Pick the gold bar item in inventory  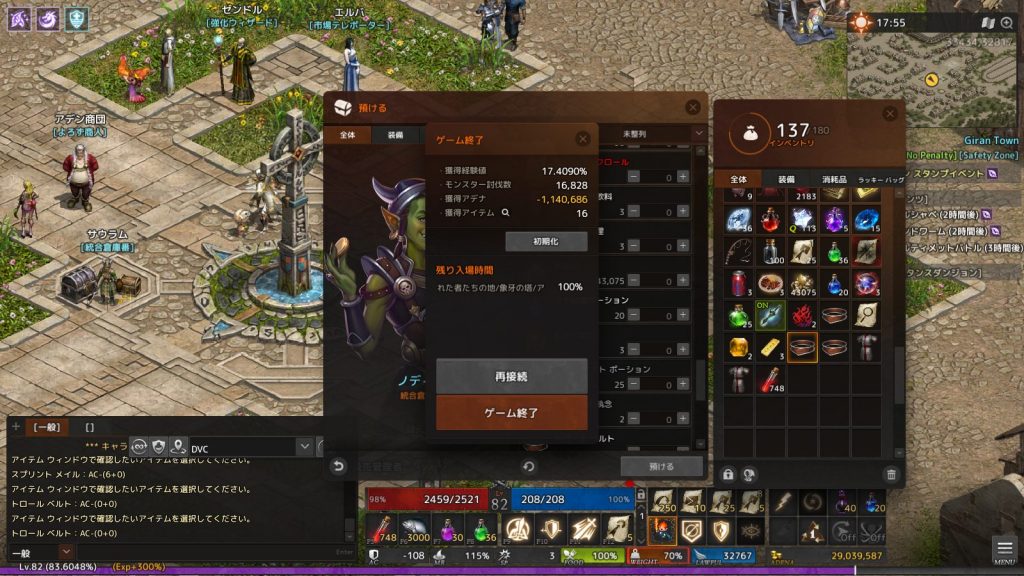tap(769, 347)
